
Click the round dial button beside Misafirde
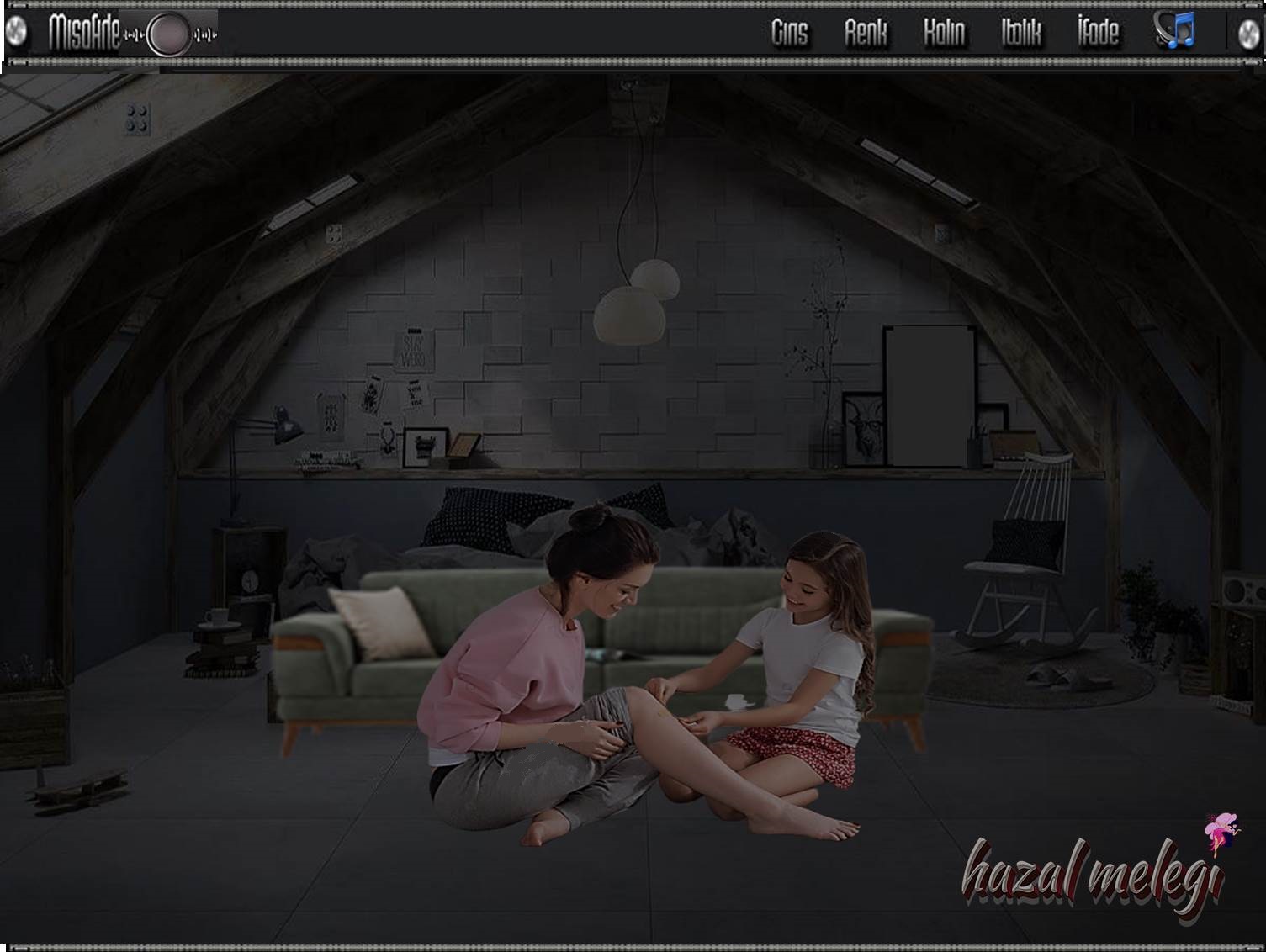pyautogui.click(x=168, y=34)
